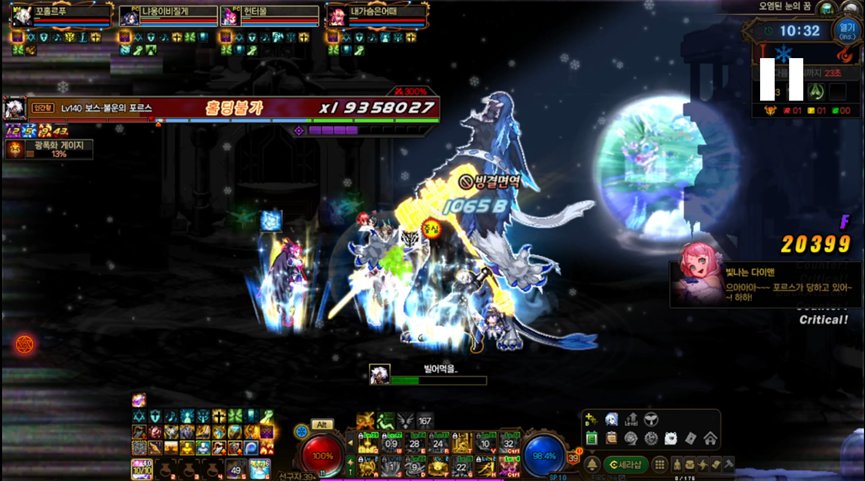865x481 pixels.
Task: Click the bell icon left of 세라샵
Action: (x=590, y=465)
